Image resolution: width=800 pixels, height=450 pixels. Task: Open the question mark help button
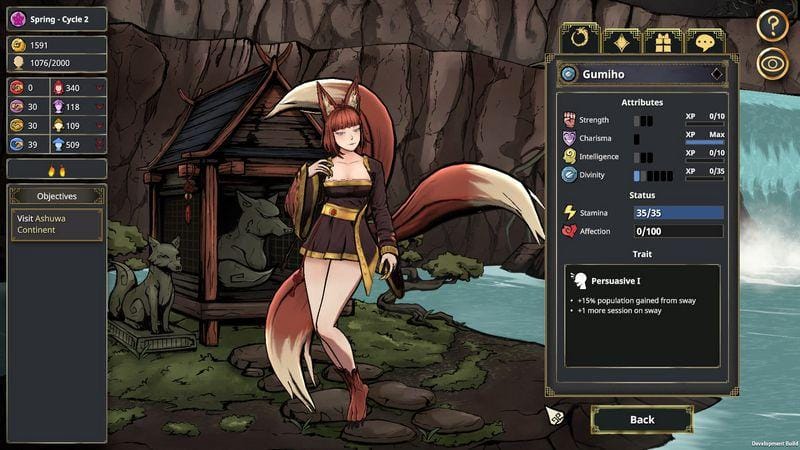pyautogui.click(x=772, y=24)
